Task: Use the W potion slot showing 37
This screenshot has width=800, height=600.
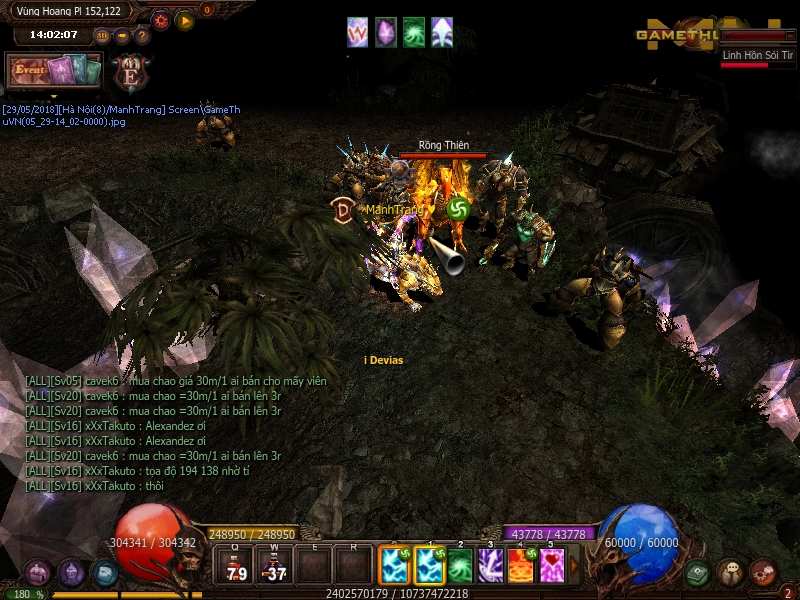Action: [275, 566]
